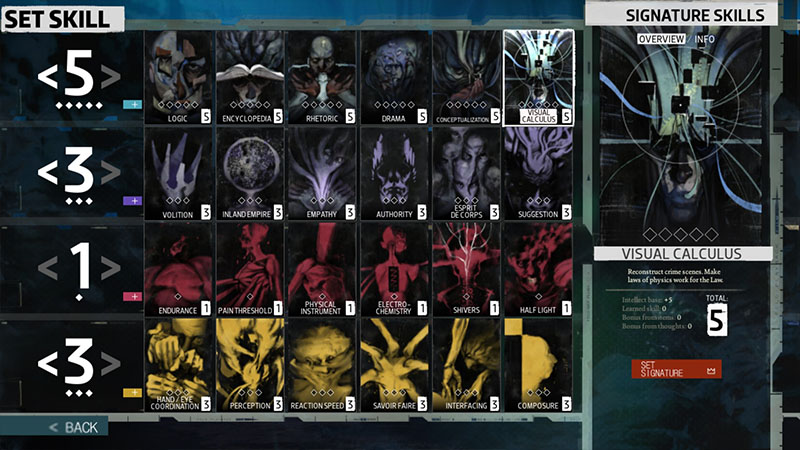The image size is (800, 450).
Task: Switch to the Info tab
Action: pos(705,39)
